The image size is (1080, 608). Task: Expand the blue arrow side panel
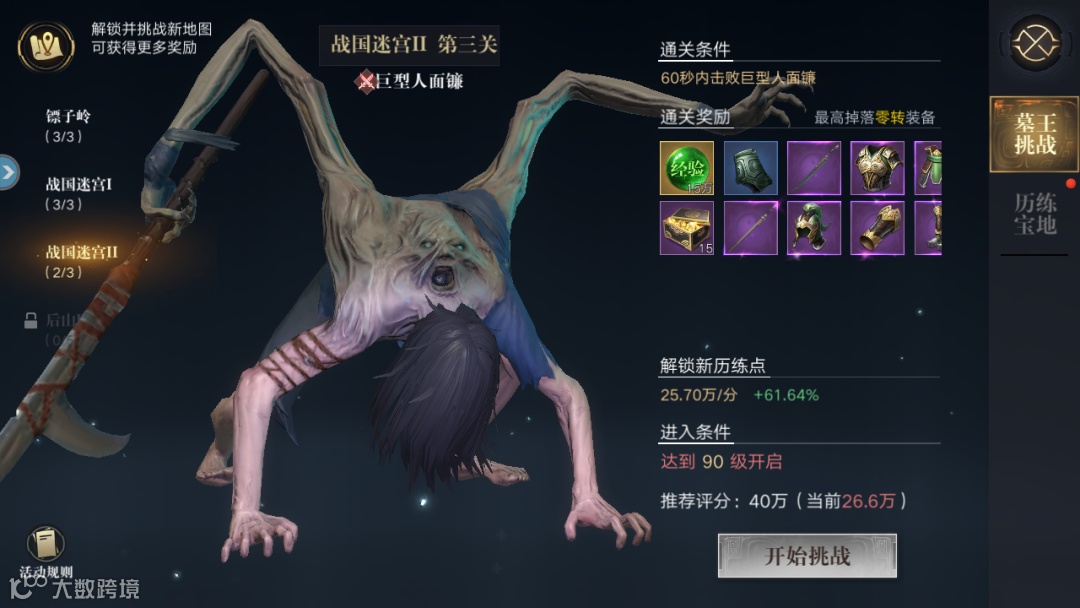click(x=9, y=172)
